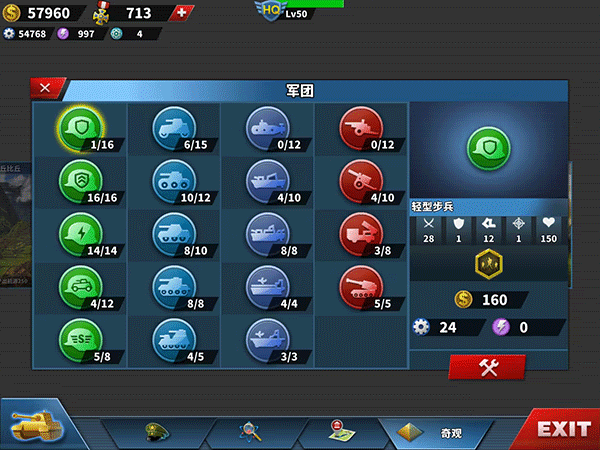Click the red wrench-and-hammer build button
Screen dimensions: 600x450
coord(487,367)
